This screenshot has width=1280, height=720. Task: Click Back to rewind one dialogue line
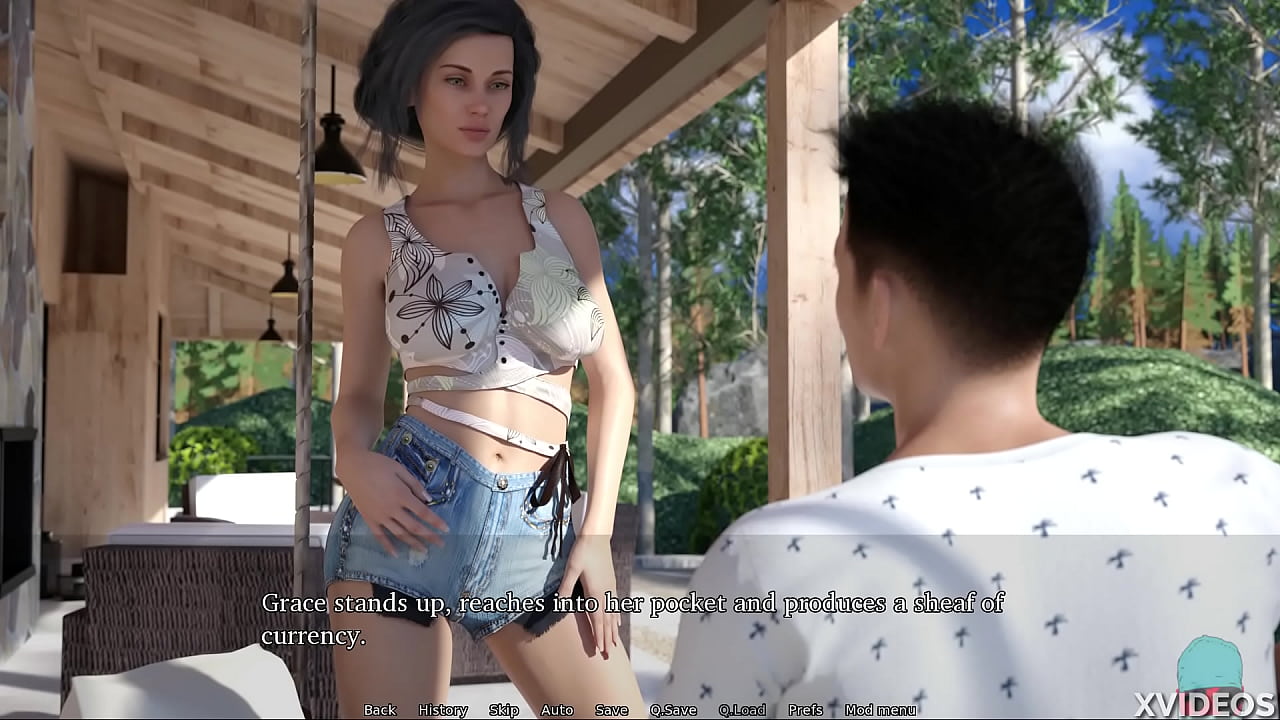click(378, 710)
